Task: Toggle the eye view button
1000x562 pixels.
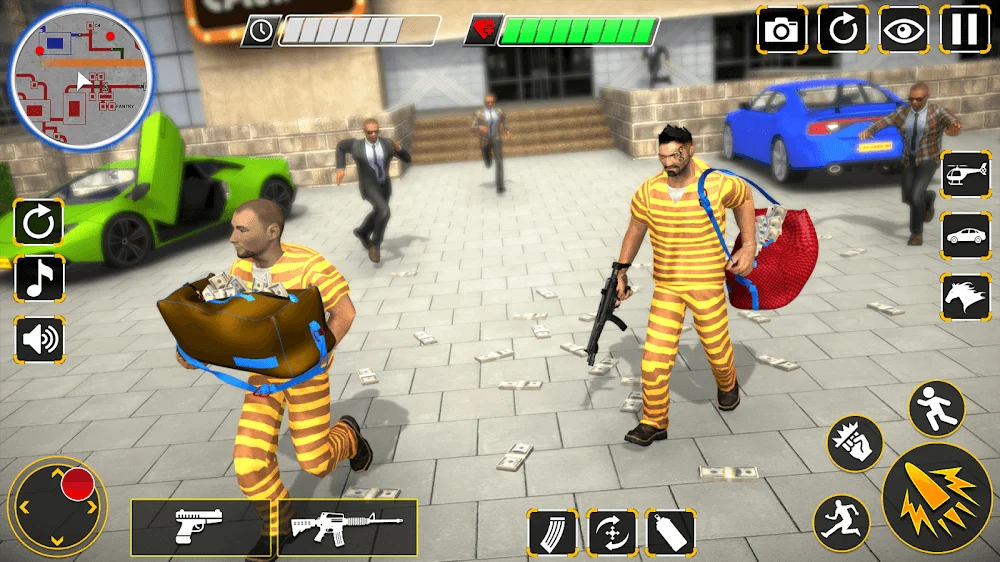Action: click(904, 29)
